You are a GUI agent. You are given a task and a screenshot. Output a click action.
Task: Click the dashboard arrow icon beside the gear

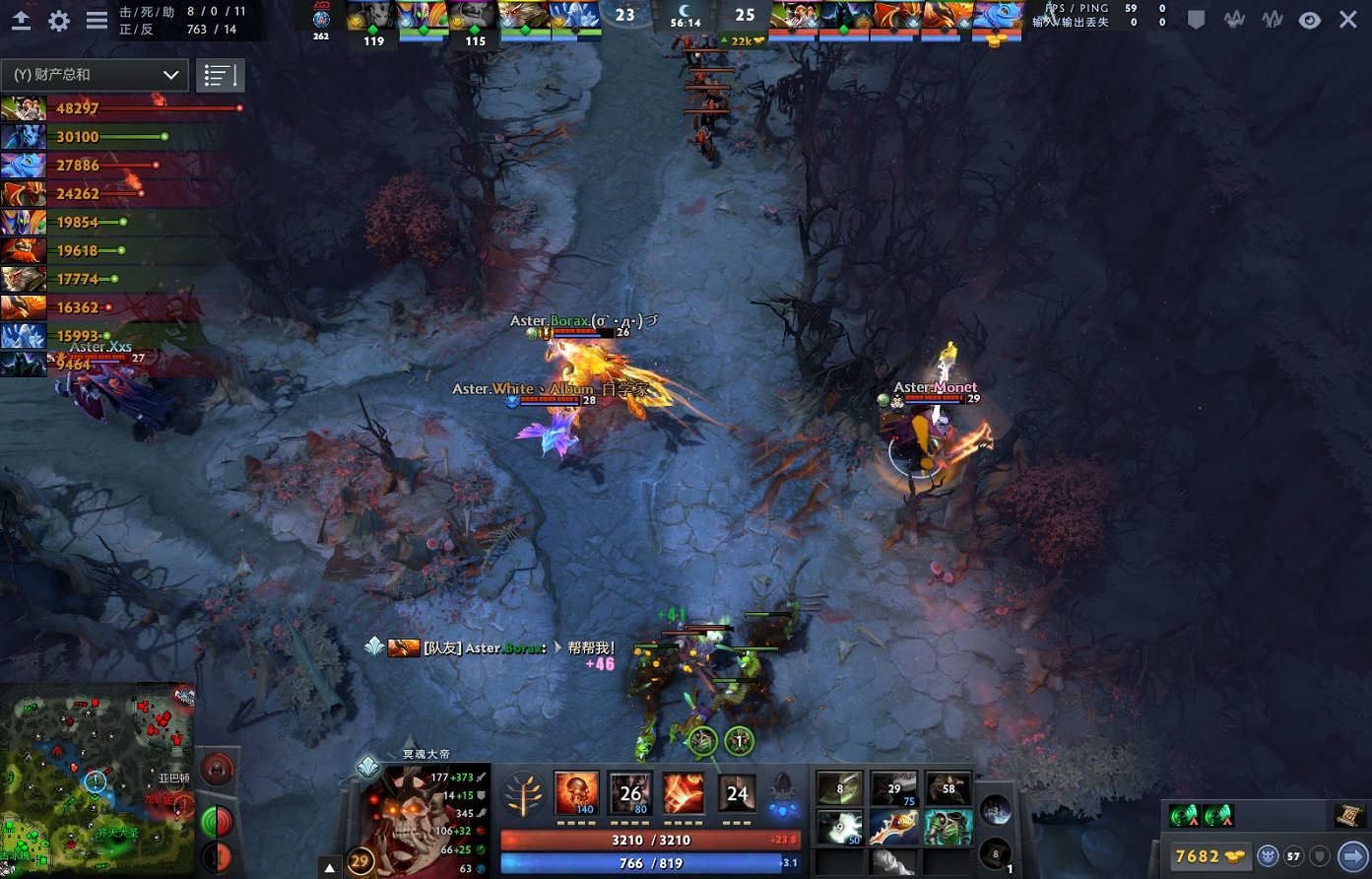click(x=21, y=21)
